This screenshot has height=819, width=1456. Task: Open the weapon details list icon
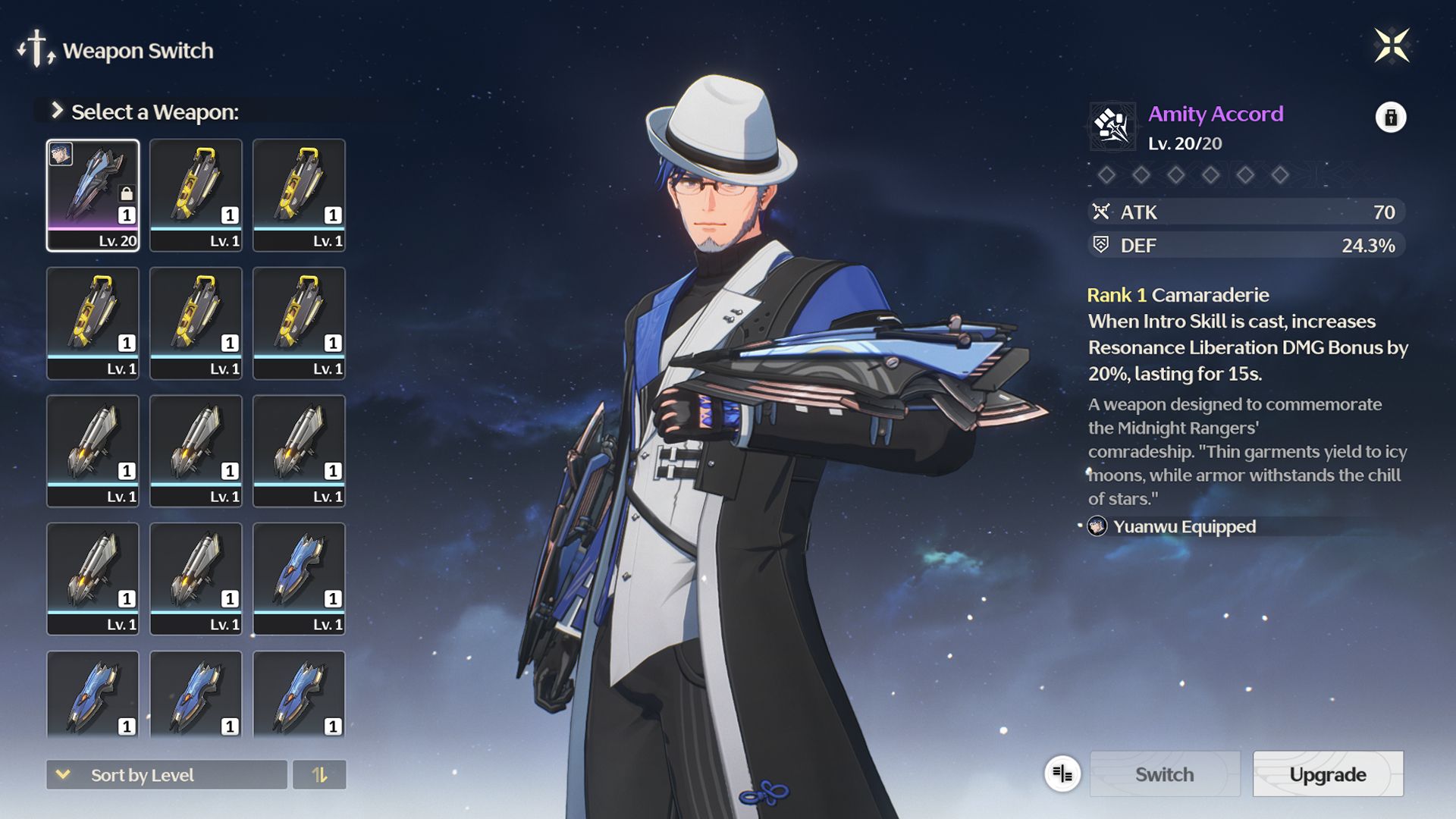click(x=1062, y=773)
